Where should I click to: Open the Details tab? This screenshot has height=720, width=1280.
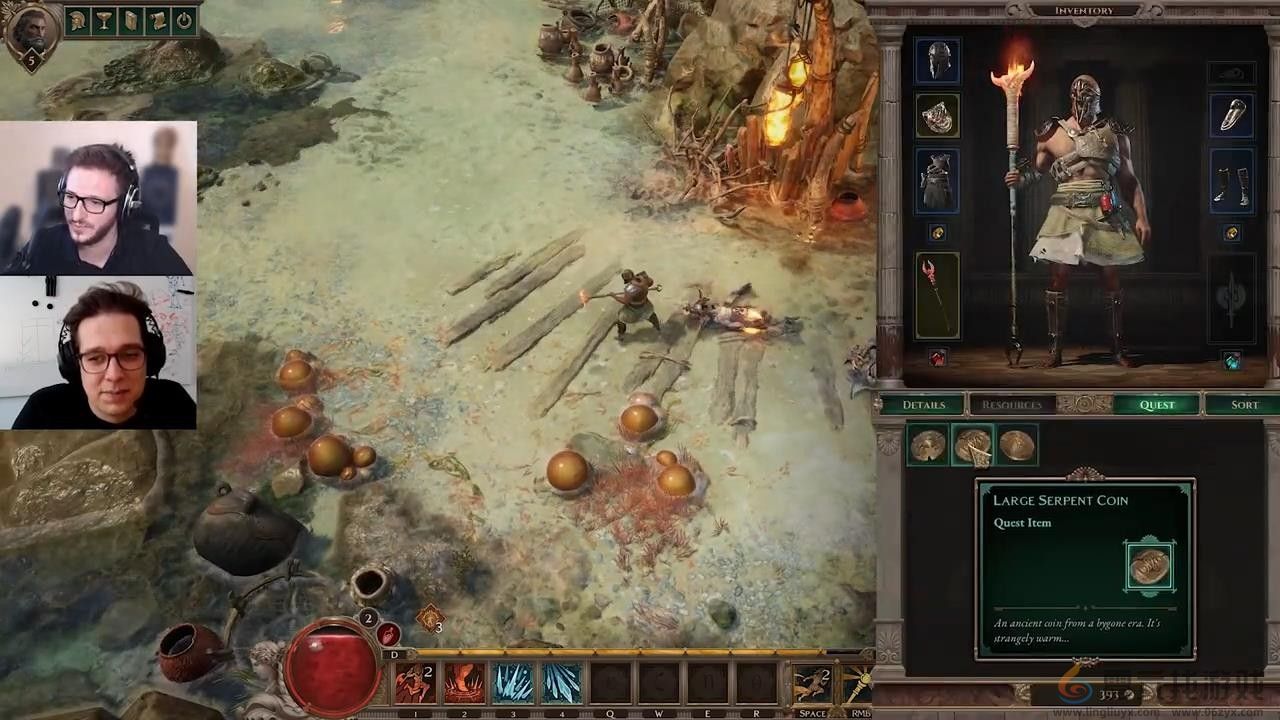click(x=923, y=405)
